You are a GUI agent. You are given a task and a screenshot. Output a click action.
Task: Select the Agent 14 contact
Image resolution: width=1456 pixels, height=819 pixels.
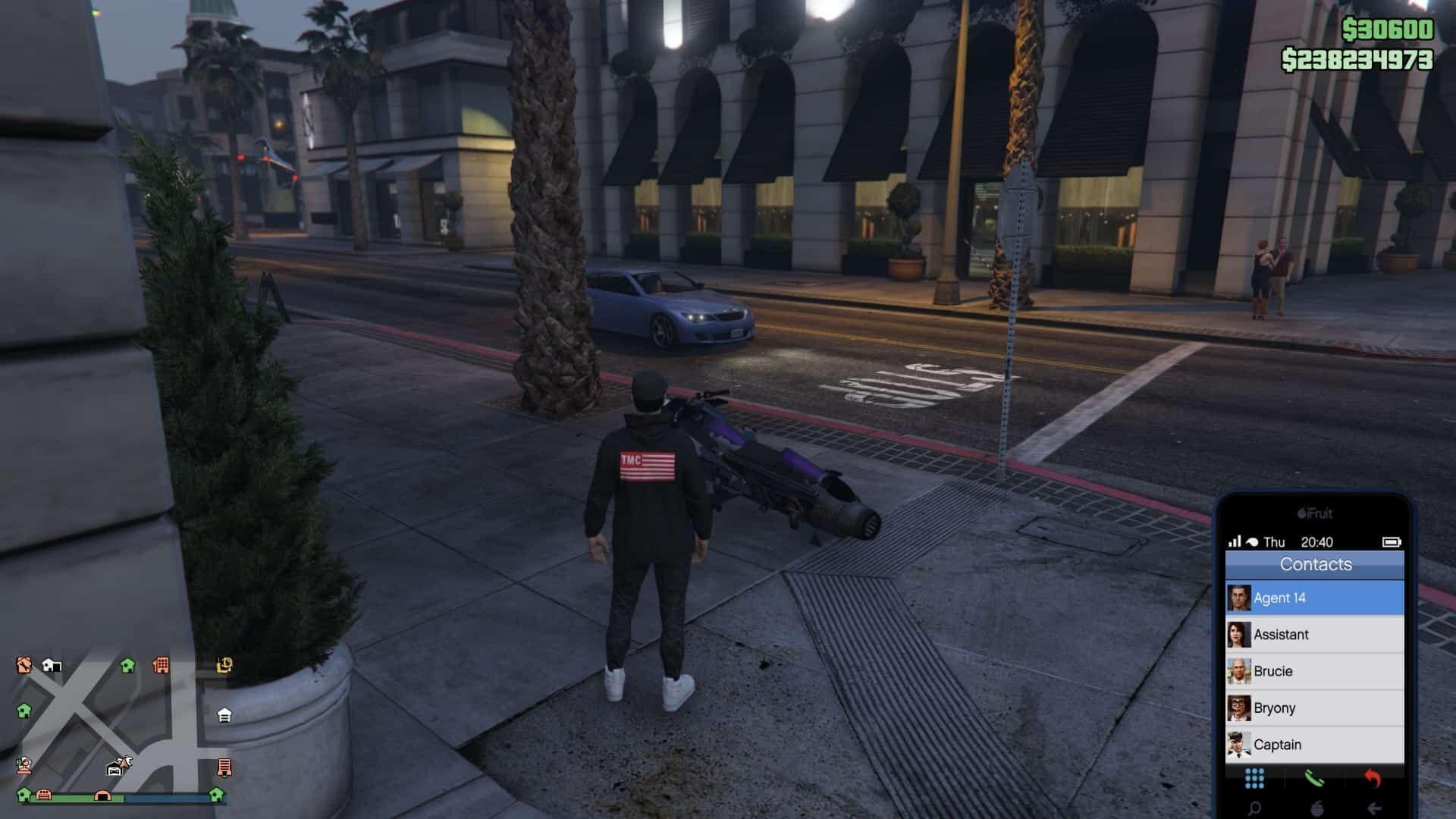[x=1314, y=598]
